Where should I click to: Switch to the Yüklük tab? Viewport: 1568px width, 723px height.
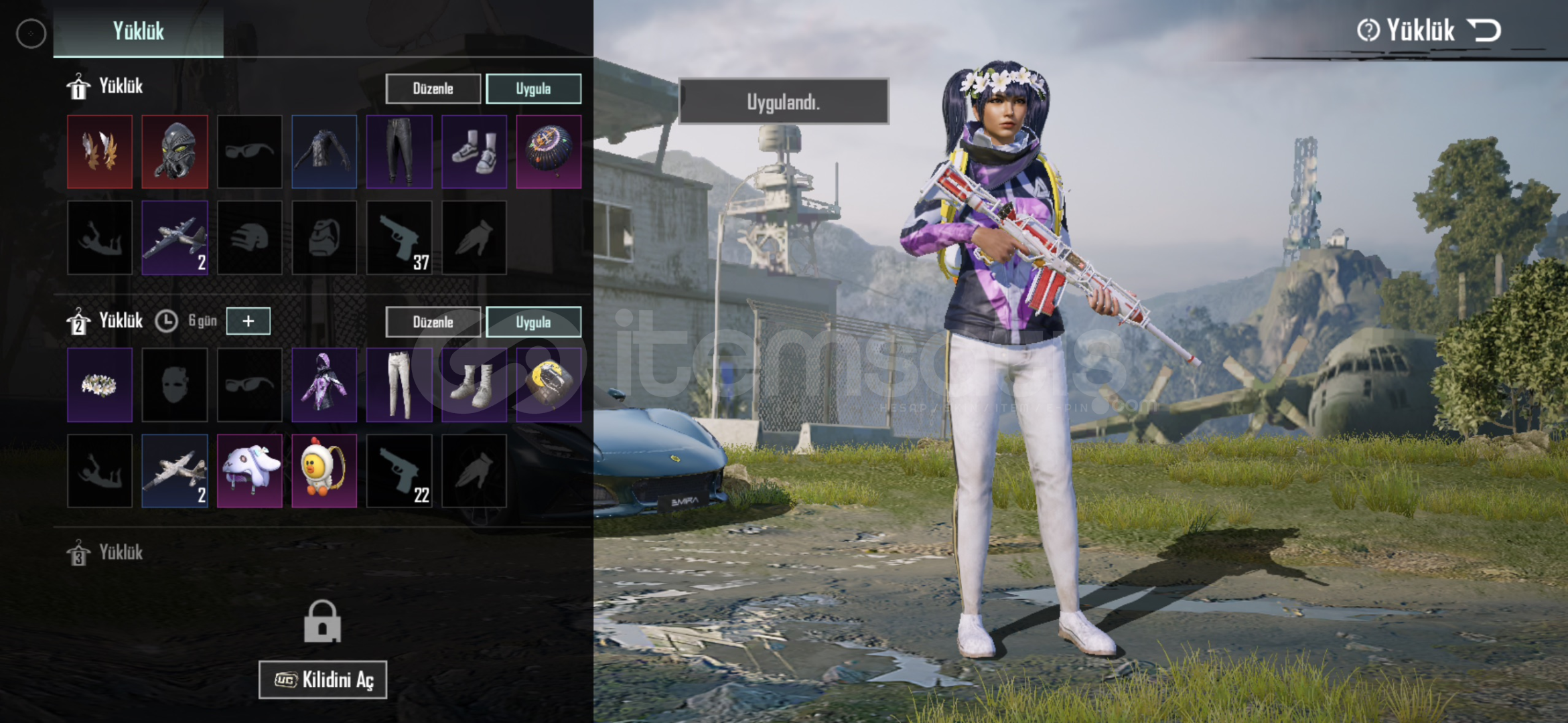(138, 31)
